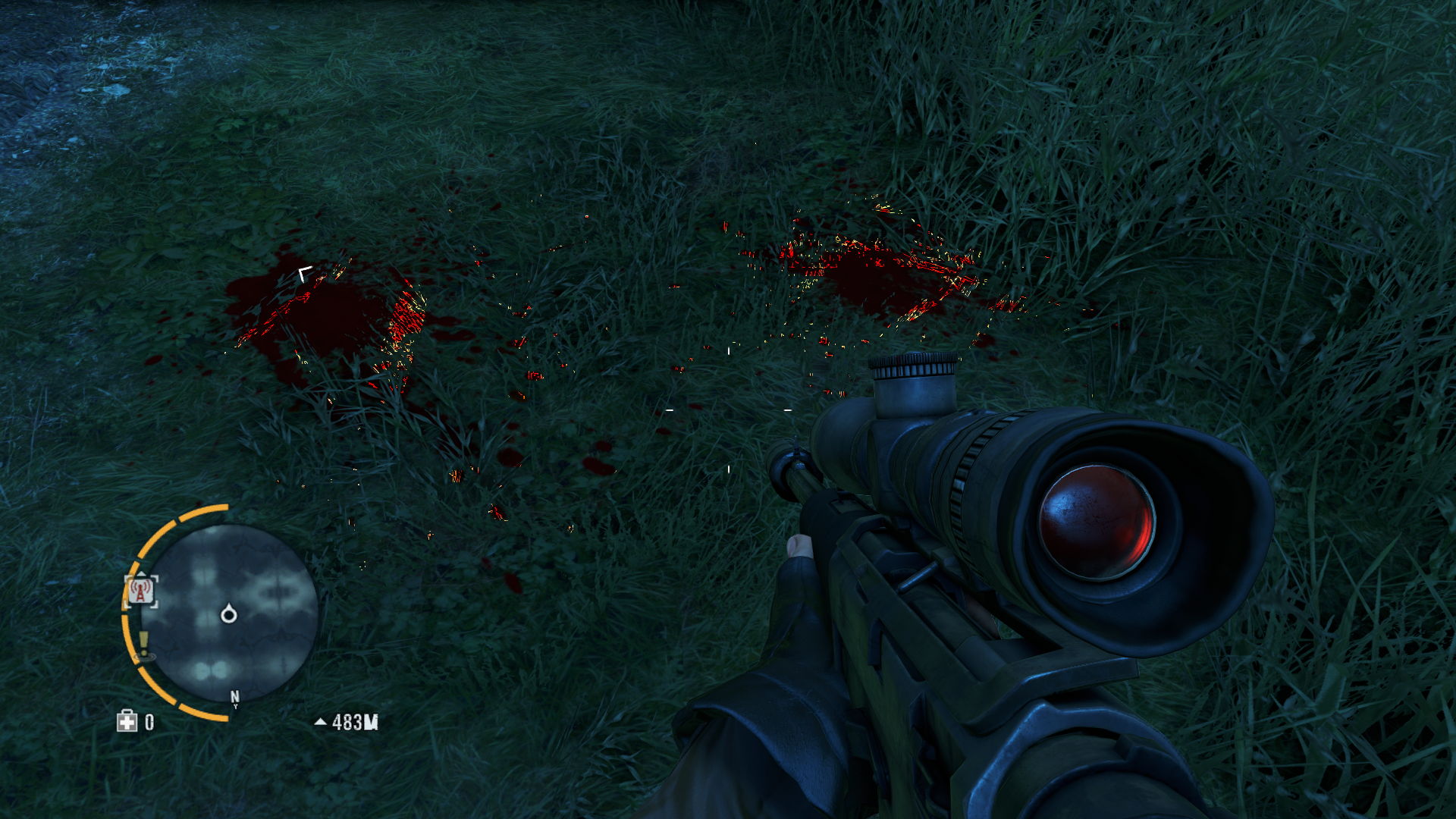Select the medkit syringe icon
Viewport: 1456px width, 819px height.
[x=127, y=721]
